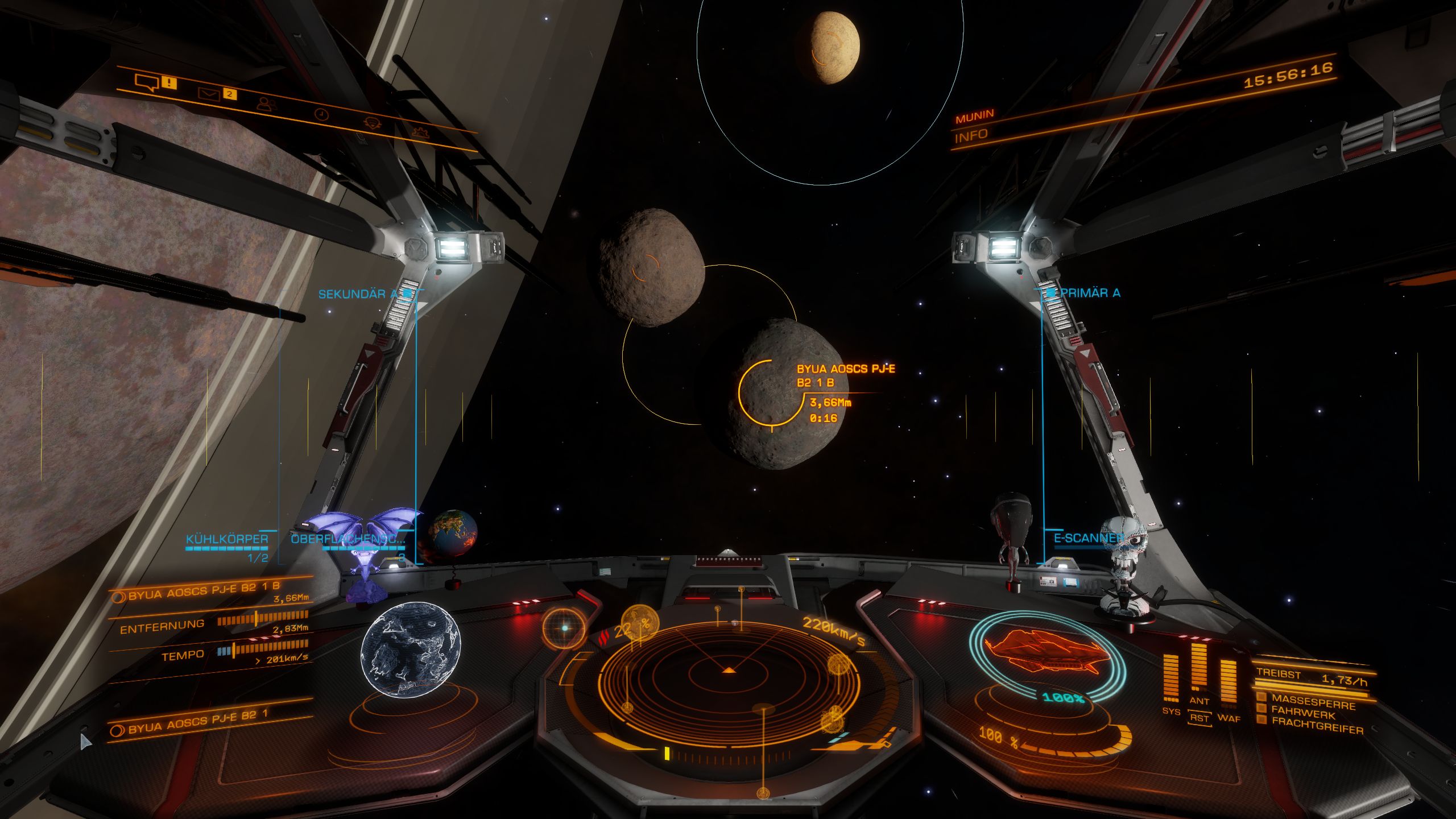Open the comms settings gear icon
Viewport: 1456px width, 819px height.
(421, 133)
